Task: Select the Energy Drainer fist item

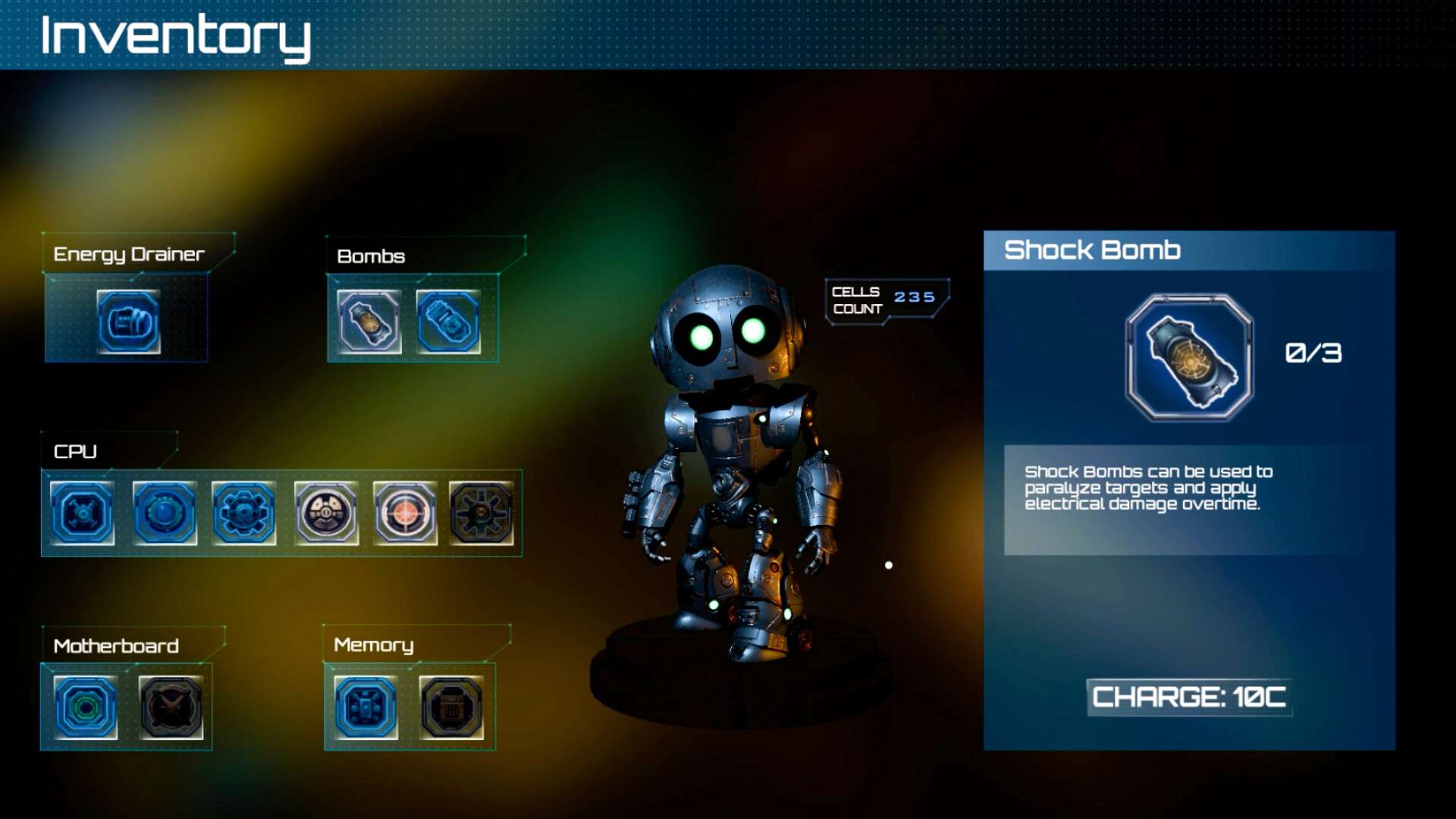Action: click(128, 322)
